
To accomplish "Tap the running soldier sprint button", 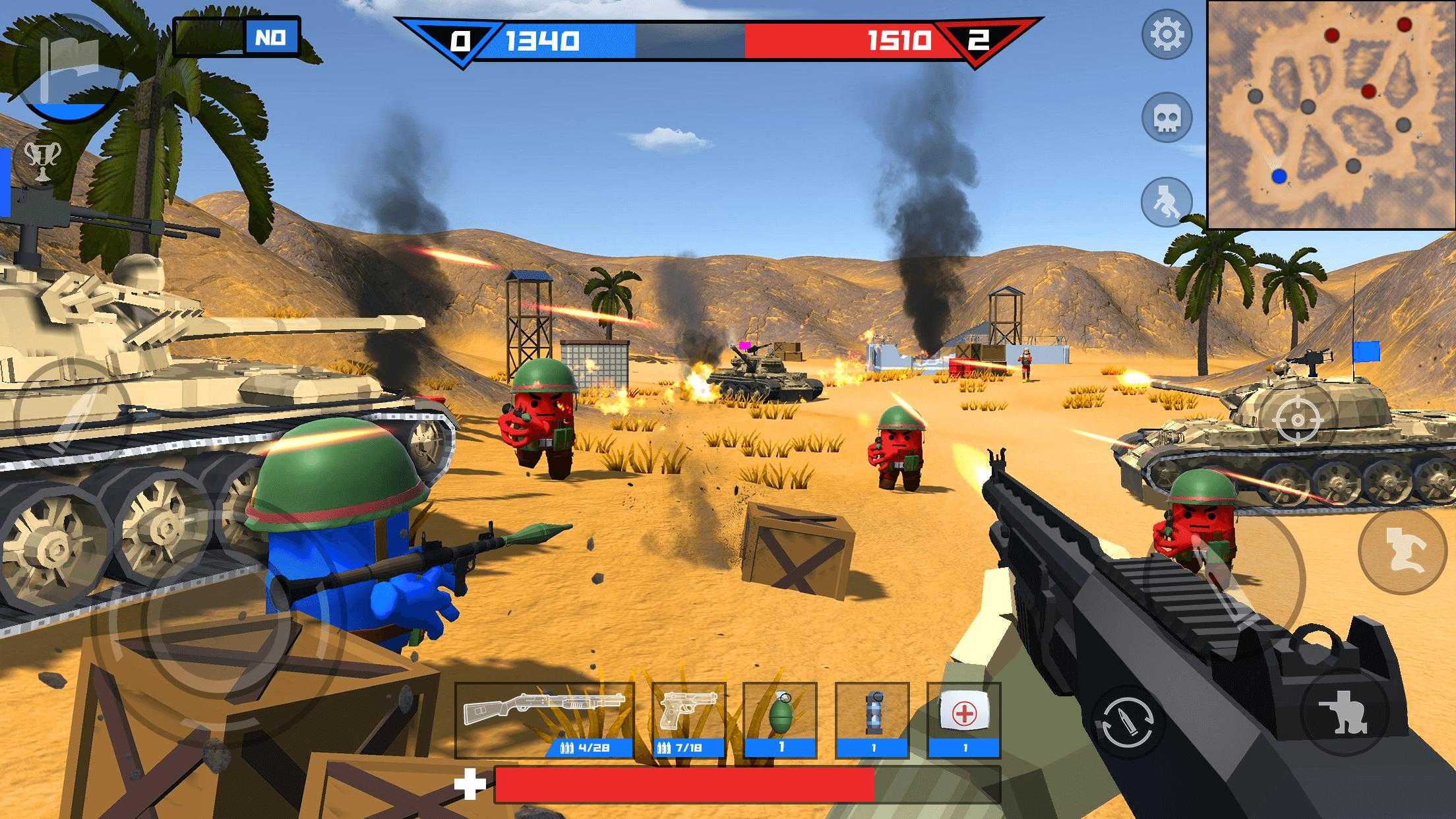I will pos(1166,201).
